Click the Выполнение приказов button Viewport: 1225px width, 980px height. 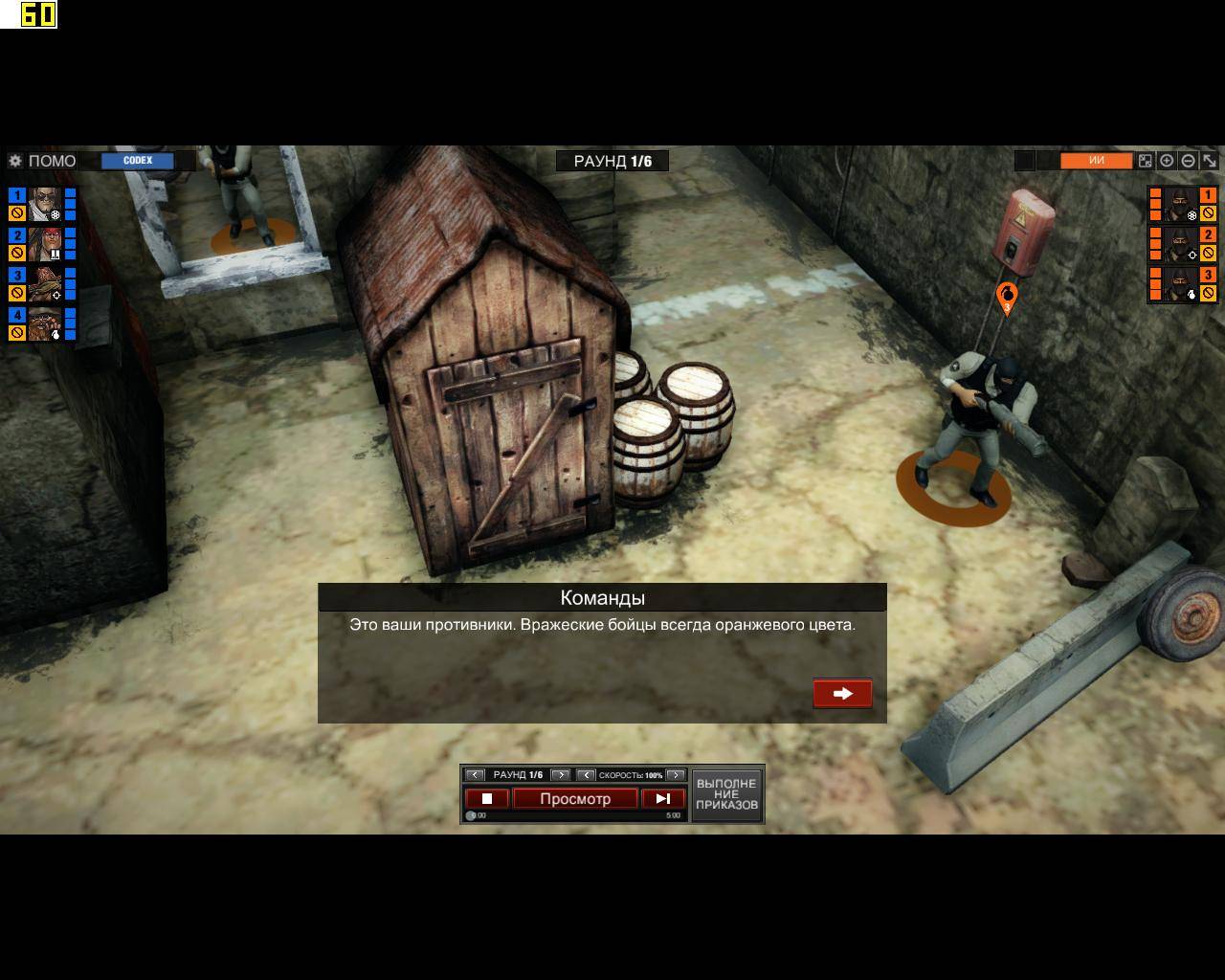[726, 794]
